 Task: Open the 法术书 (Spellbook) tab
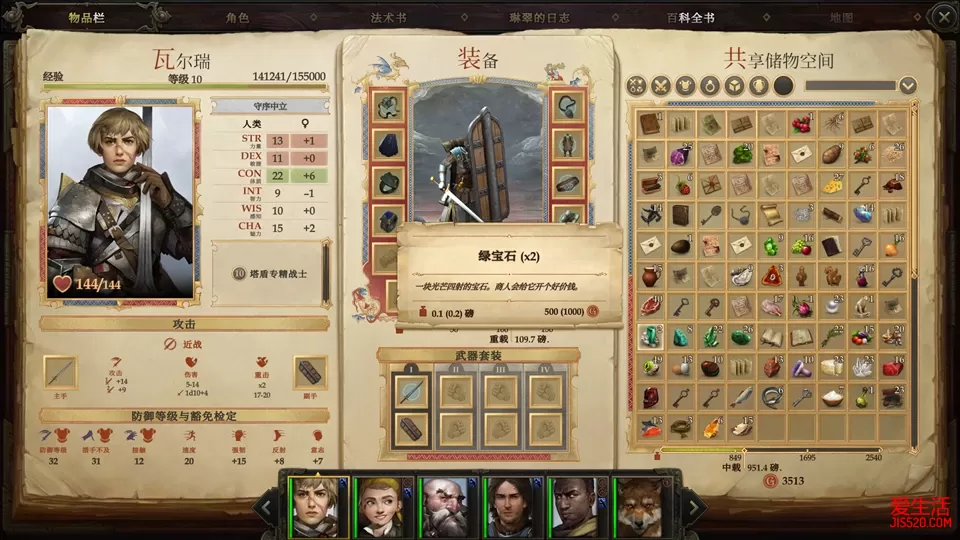tap(388, 18)
